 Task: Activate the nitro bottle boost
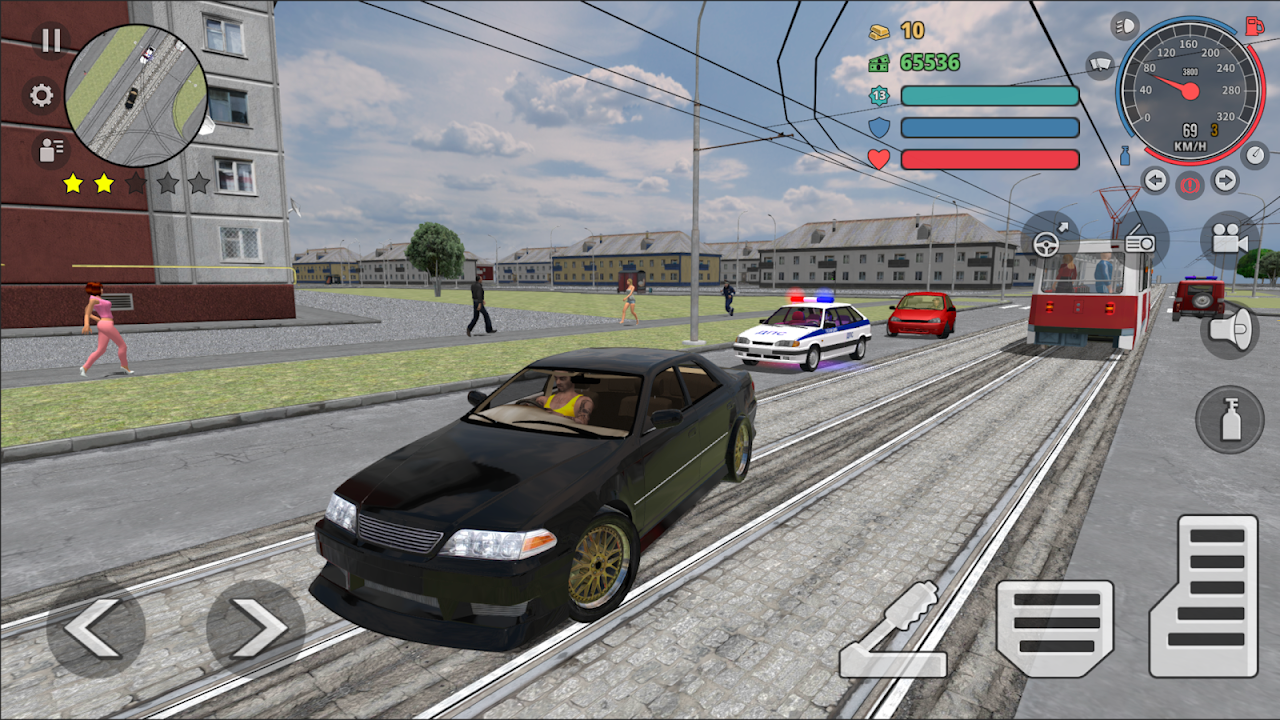click(x=1230, y=419)
